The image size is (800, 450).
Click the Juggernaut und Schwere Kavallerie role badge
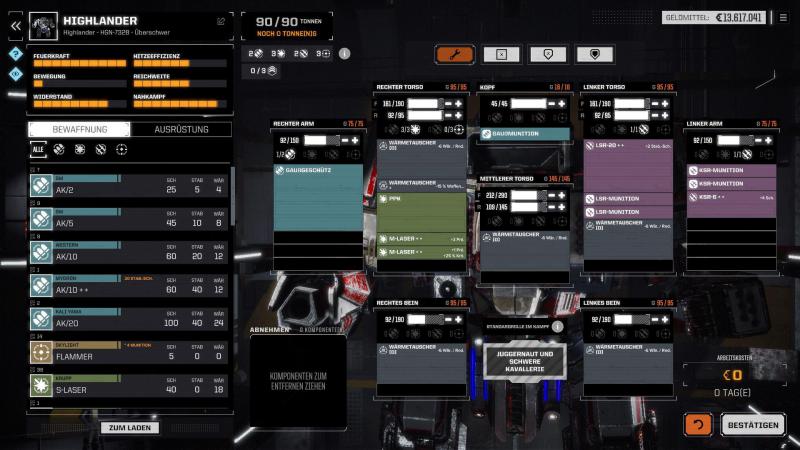pyautogui.click(x=525, y=361)
